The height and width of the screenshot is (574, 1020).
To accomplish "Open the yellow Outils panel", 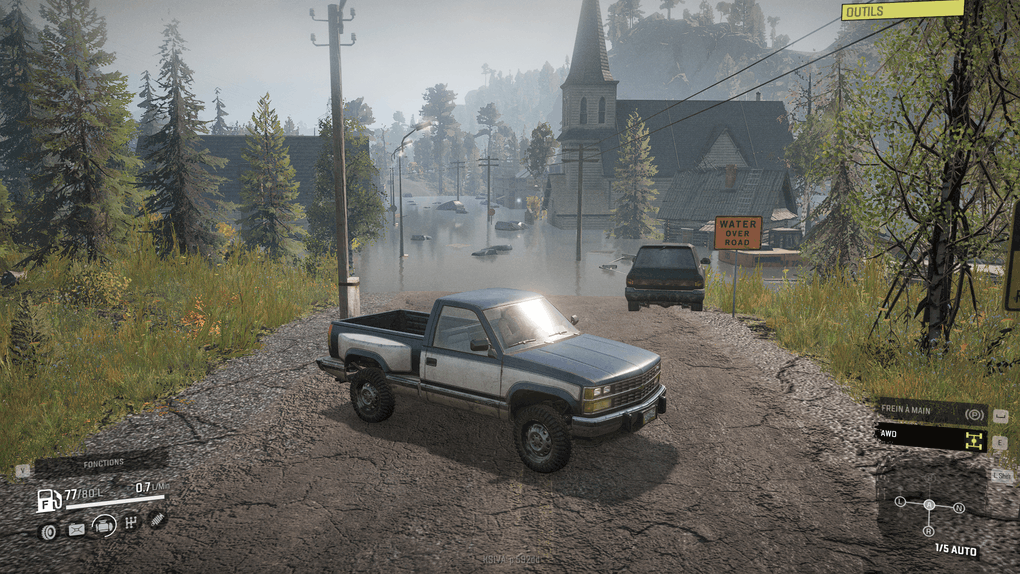I will [x=902, y=10].
